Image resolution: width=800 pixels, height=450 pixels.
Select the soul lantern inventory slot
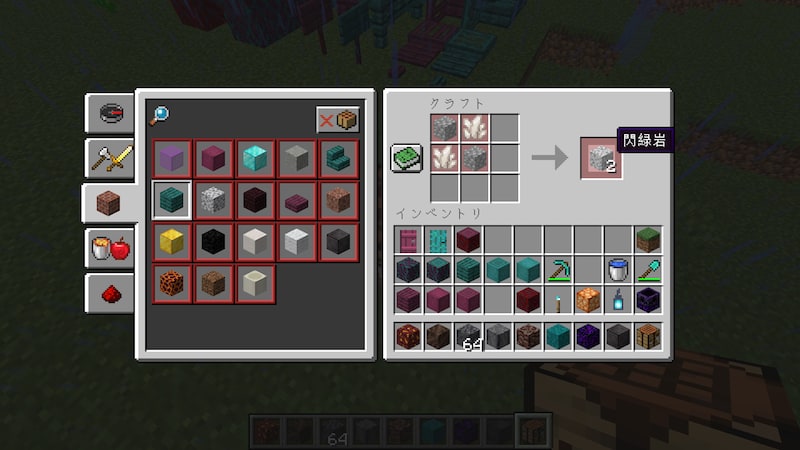pyautogui.click(x=618, y=299)
